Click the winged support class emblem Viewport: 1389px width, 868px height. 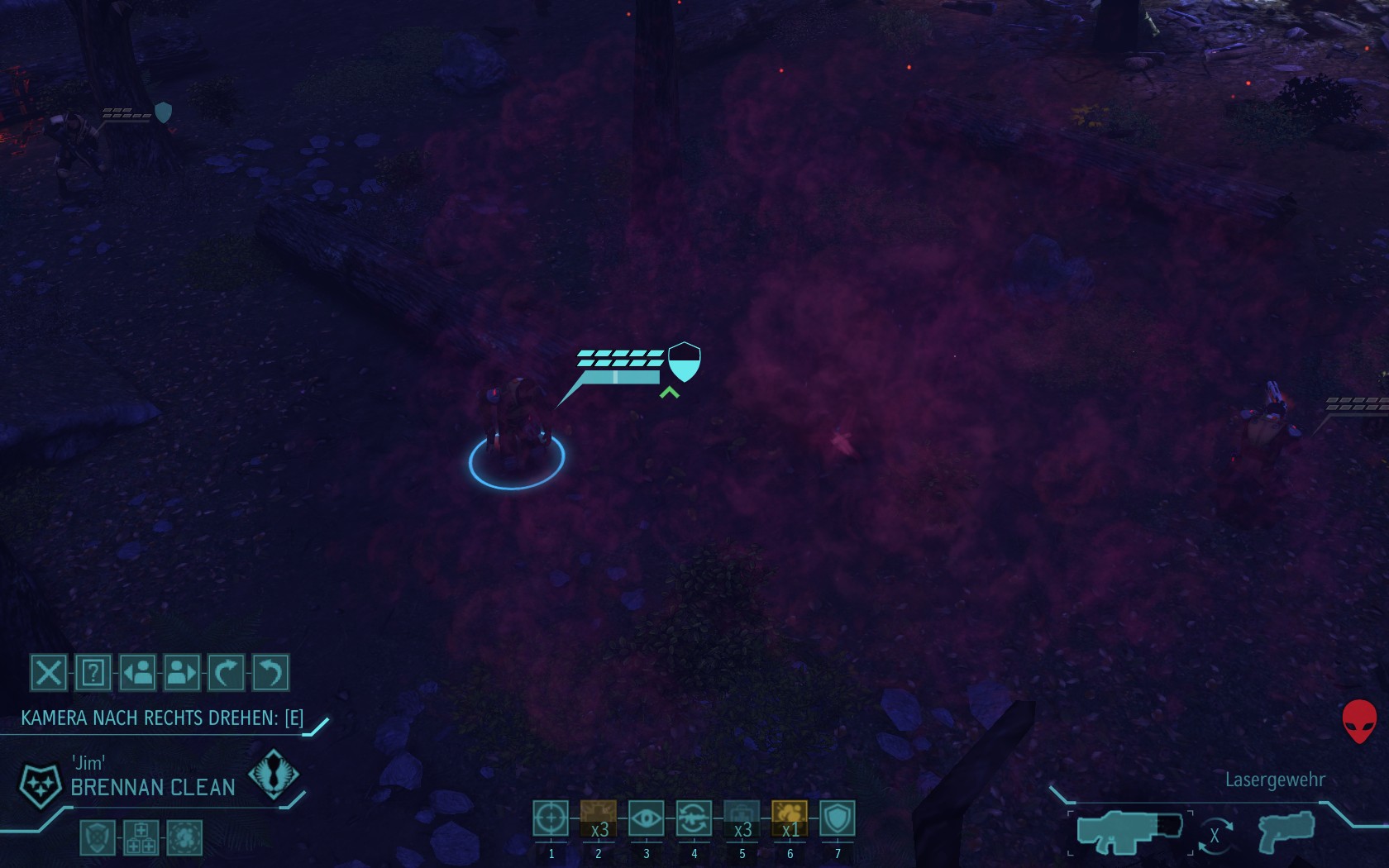[273, 775]
